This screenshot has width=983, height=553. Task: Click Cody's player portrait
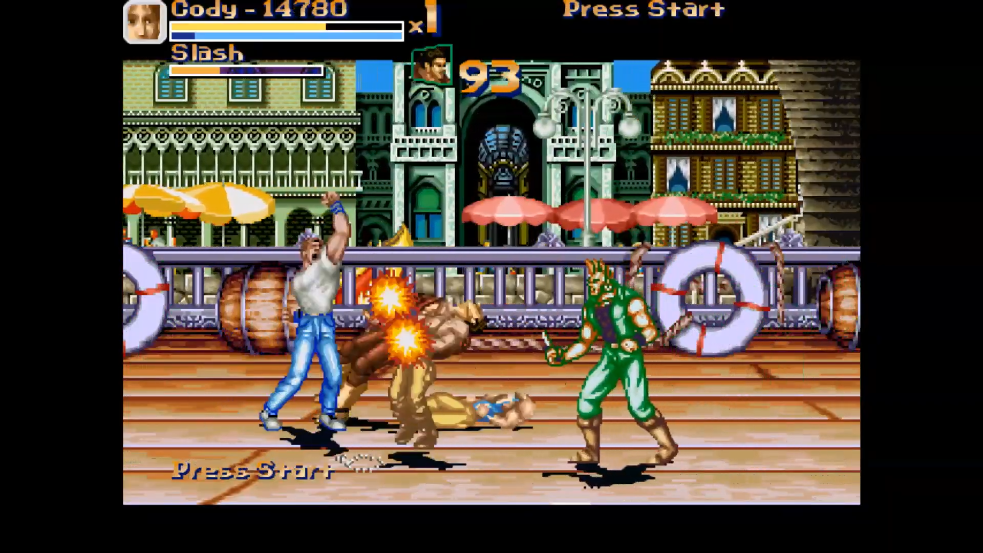coord(144,21)
